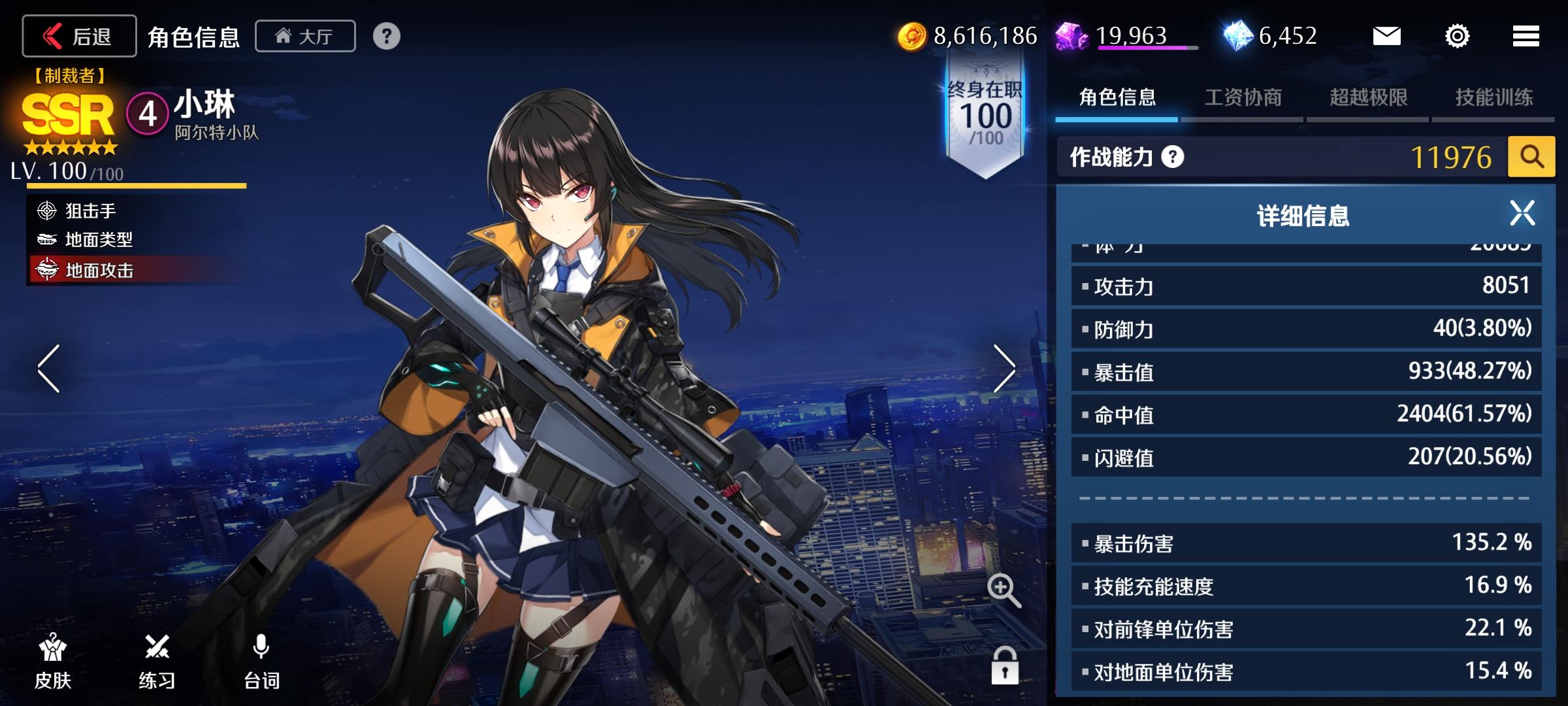Open the mail envelope icon
1568x706 pixels.
coord(1386,36)
